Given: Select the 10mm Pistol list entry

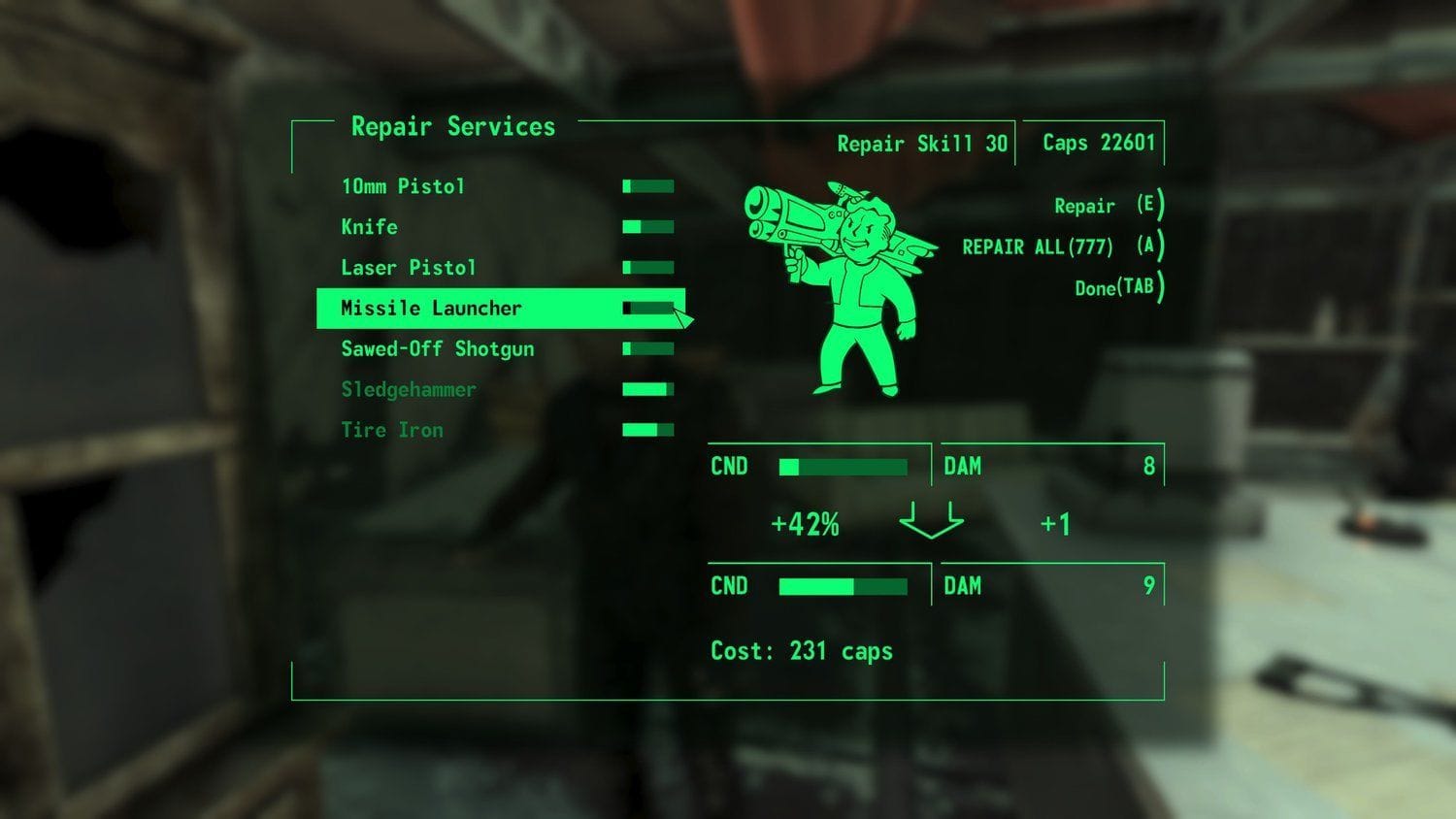Looking at the screenshot, I should coord(402,186).
